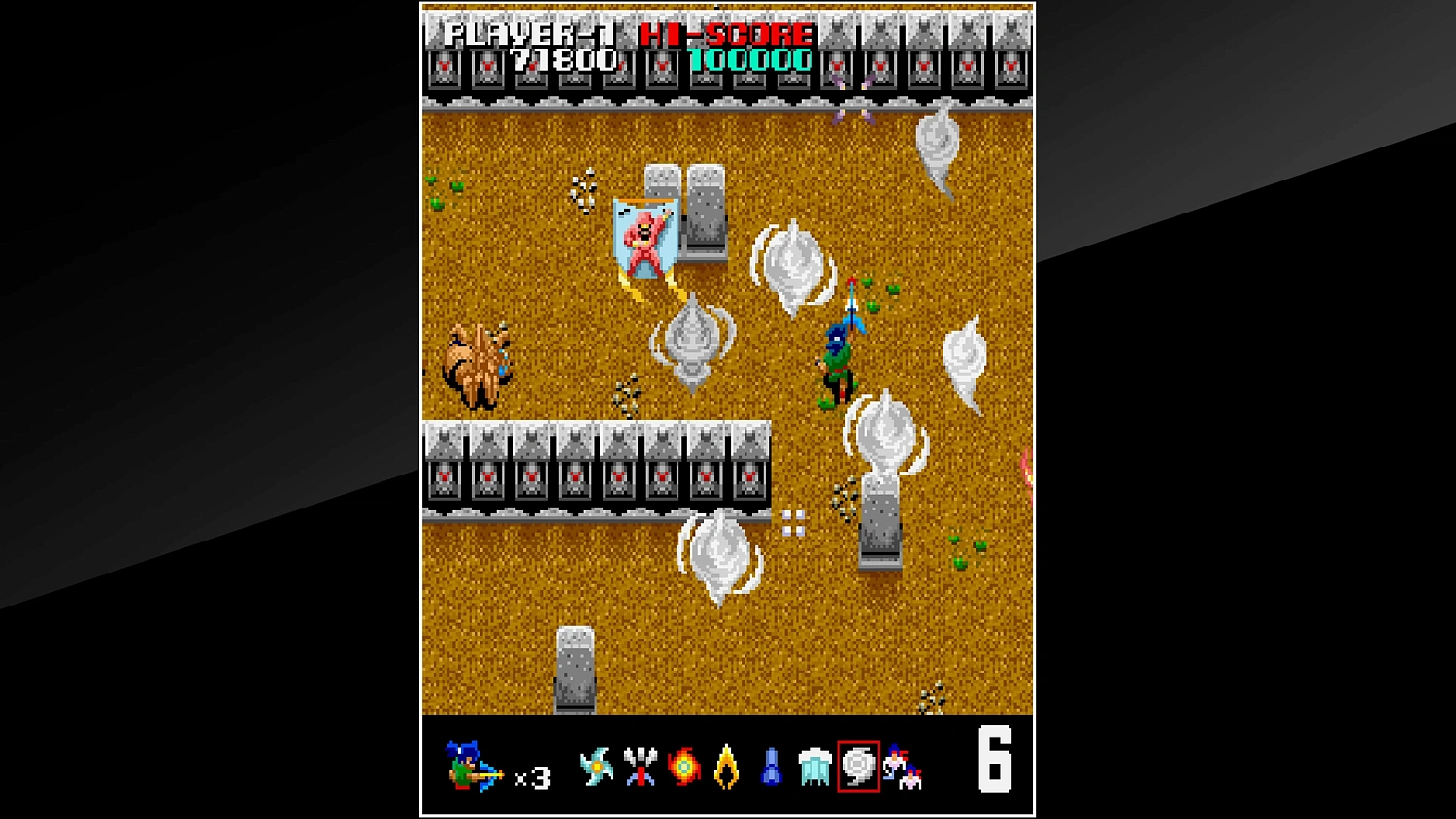Select the three-way split shot weapon icon
The width and height of the screenshot is (1456, 819).
(x=640, y=767)
